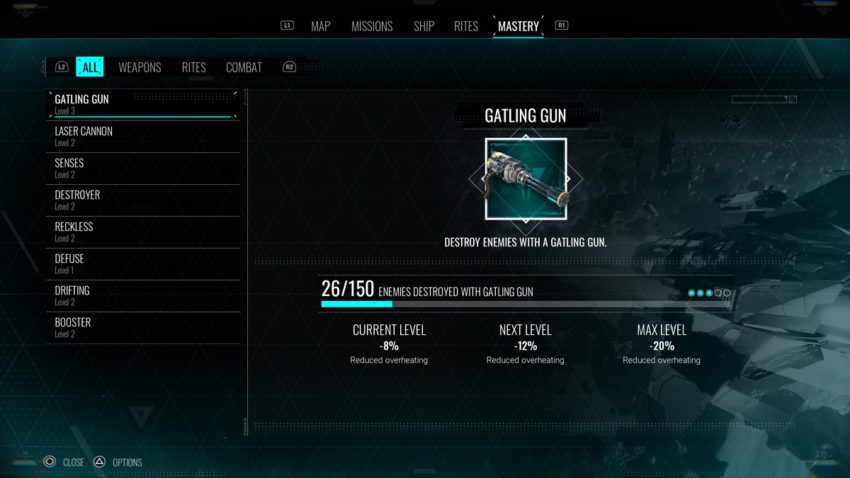Filter masteries by Combat
The height and width of the screenshot is (478, 850).
click(244, 67)
